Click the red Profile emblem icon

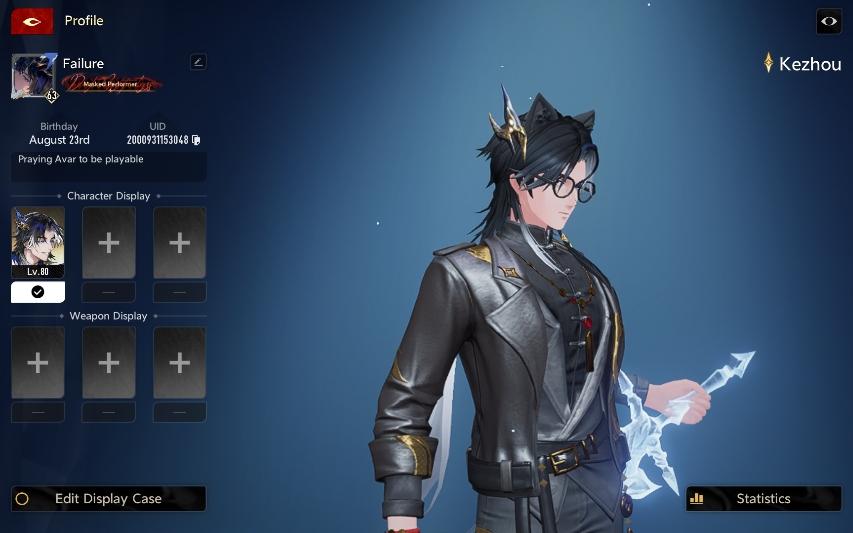click(32, 21)
